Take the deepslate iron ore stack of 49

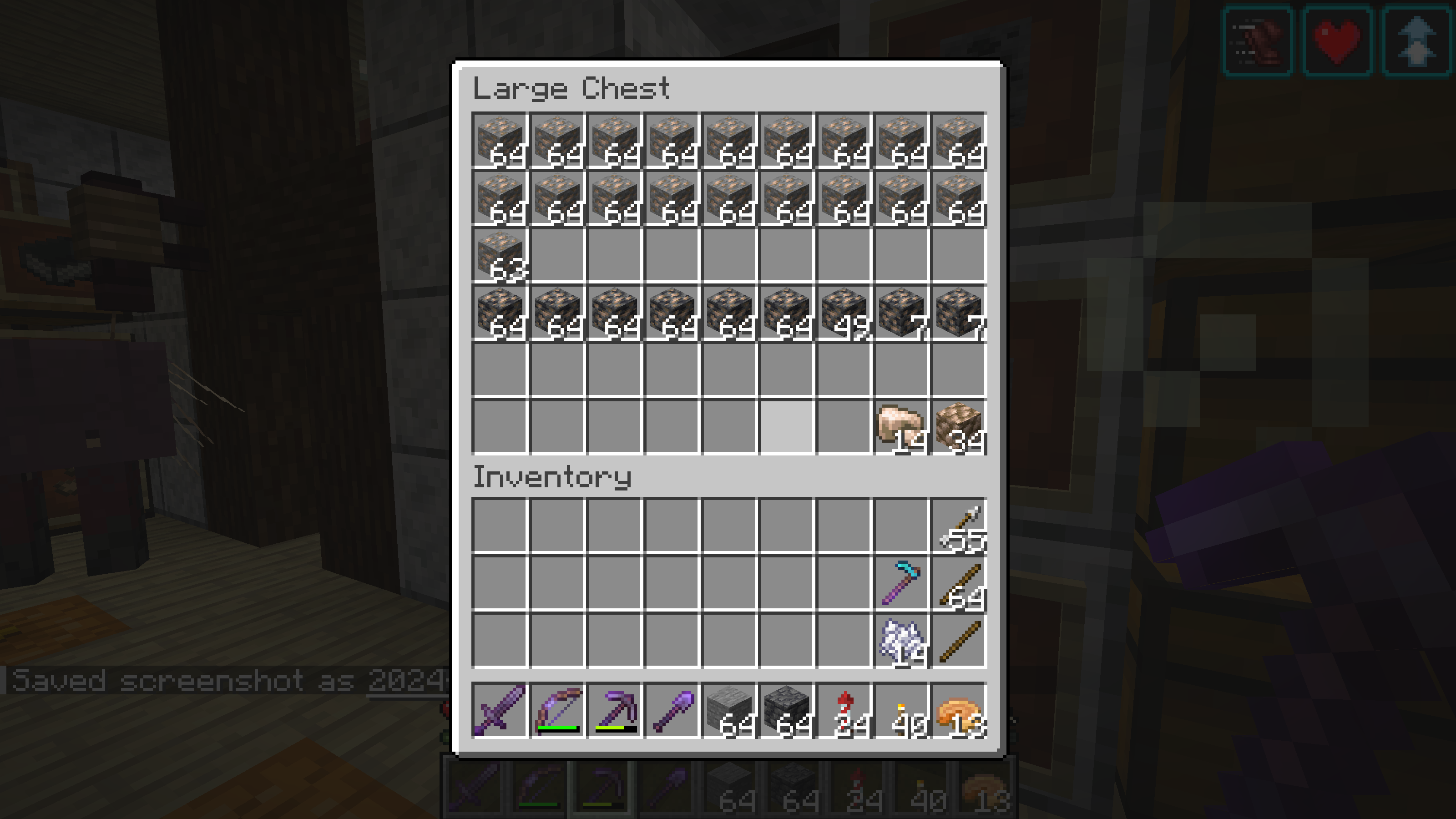coord(844,313)
